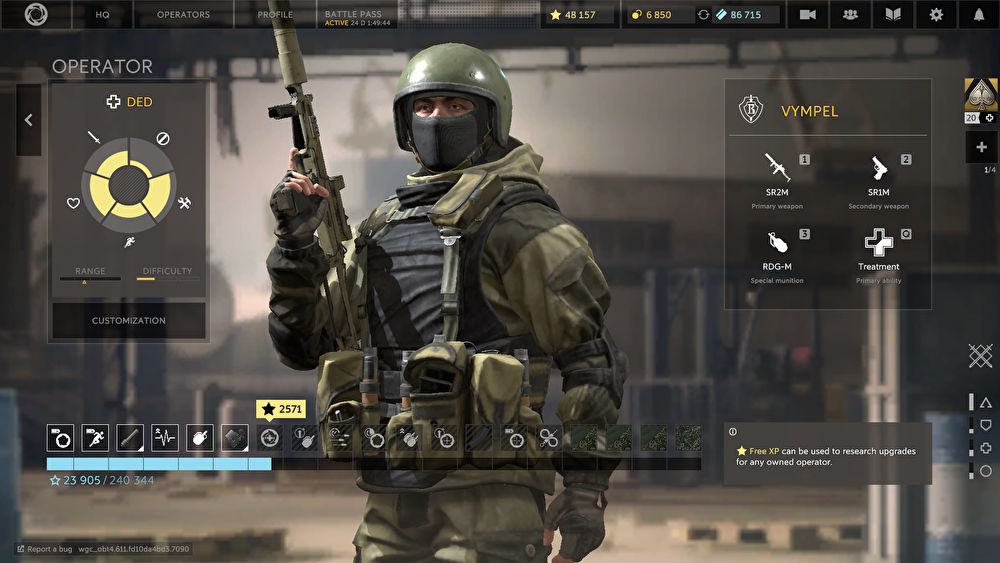Go to the Profile tab
Viewport: 1000px width, 563px height.
[x=275, y=15]
